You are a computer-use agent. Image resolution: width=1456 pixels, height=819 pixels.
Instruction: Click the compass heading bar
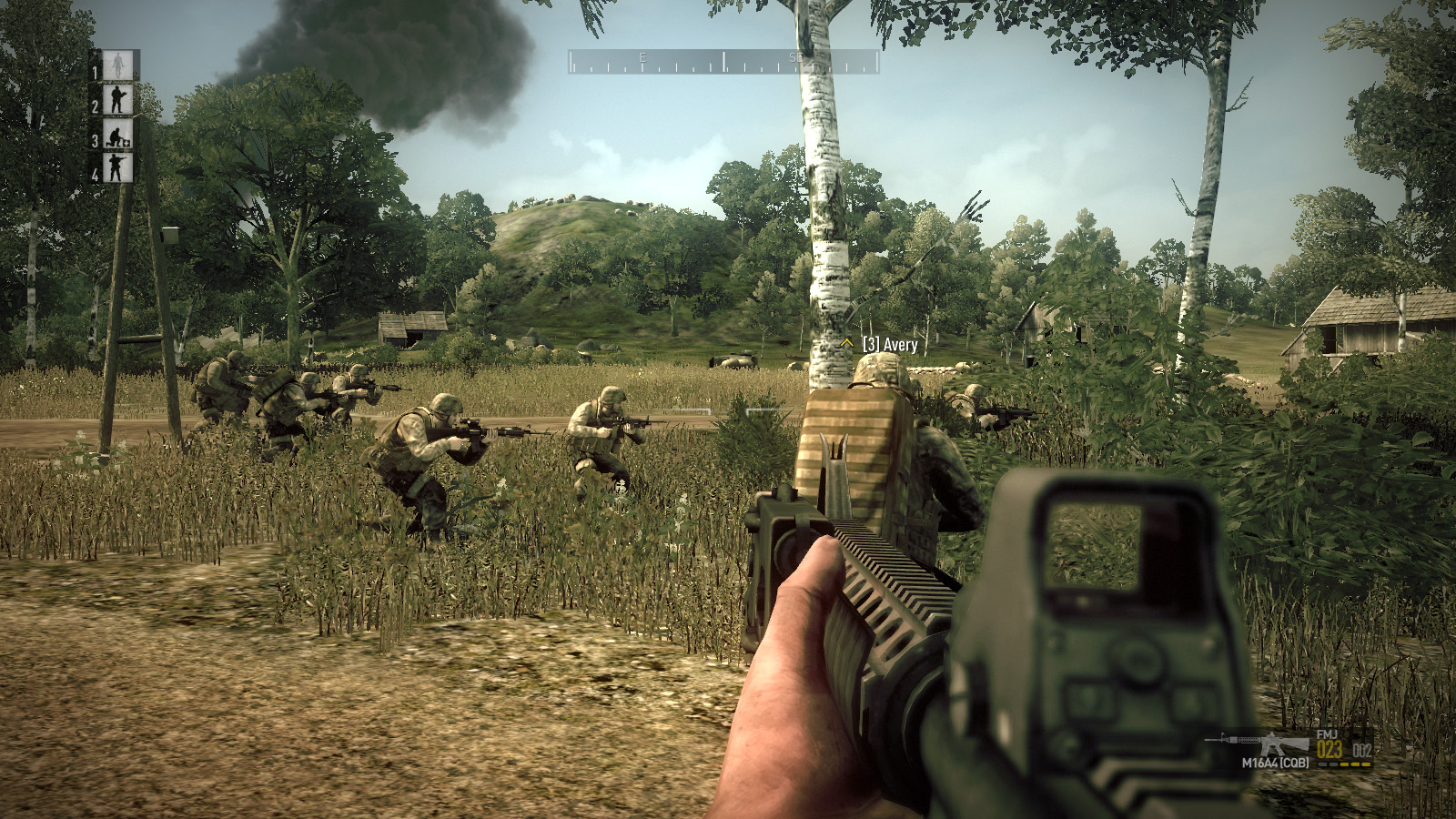(x=723, y=62)
